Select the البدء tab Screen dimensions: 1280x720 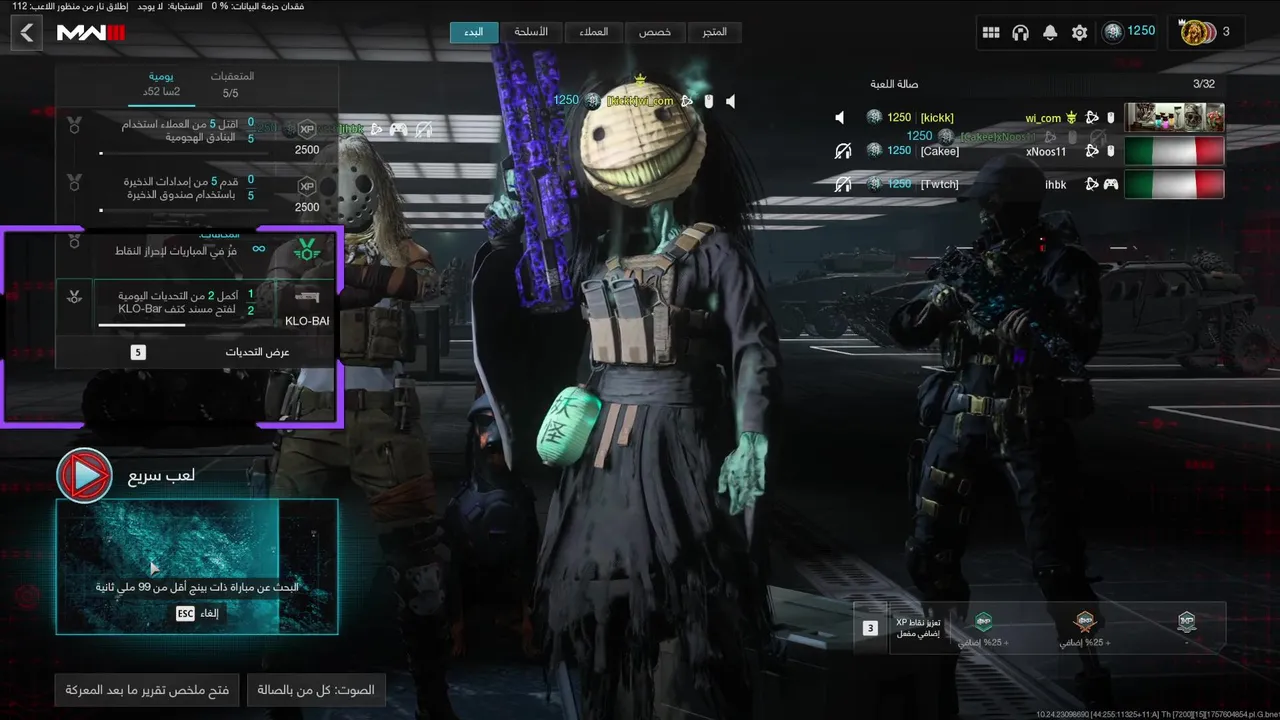click(474, 32)
